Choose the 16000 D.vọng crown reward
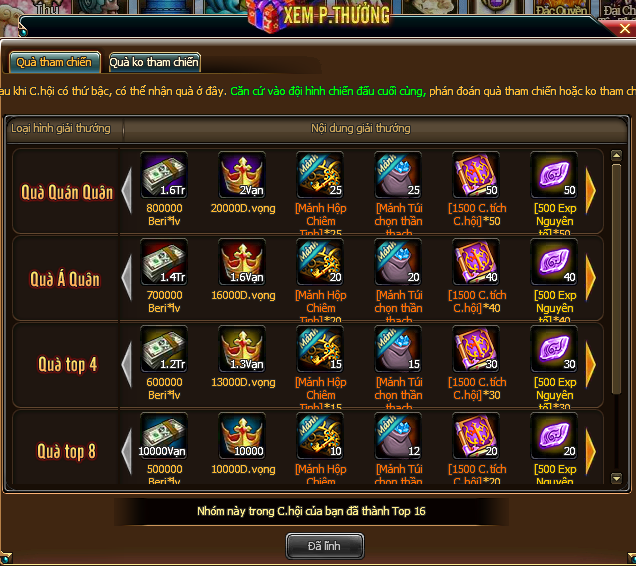 coord(242,262)
